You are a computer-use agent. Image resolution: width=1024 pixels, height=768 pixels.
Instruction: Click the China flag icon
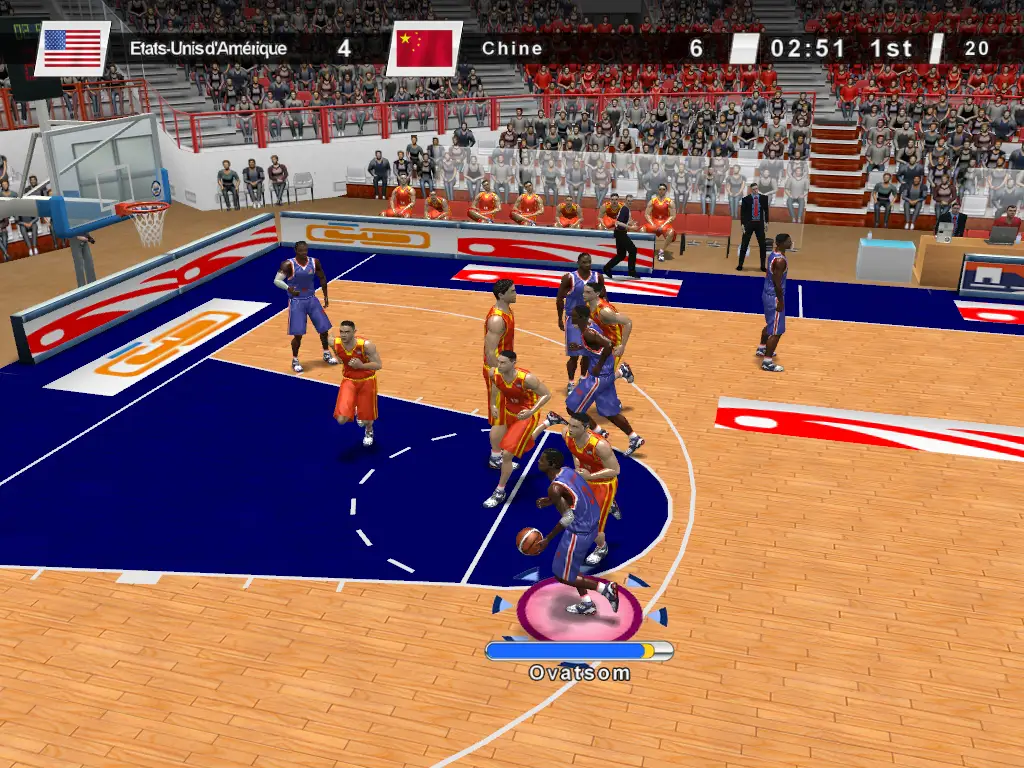[424, 48]
